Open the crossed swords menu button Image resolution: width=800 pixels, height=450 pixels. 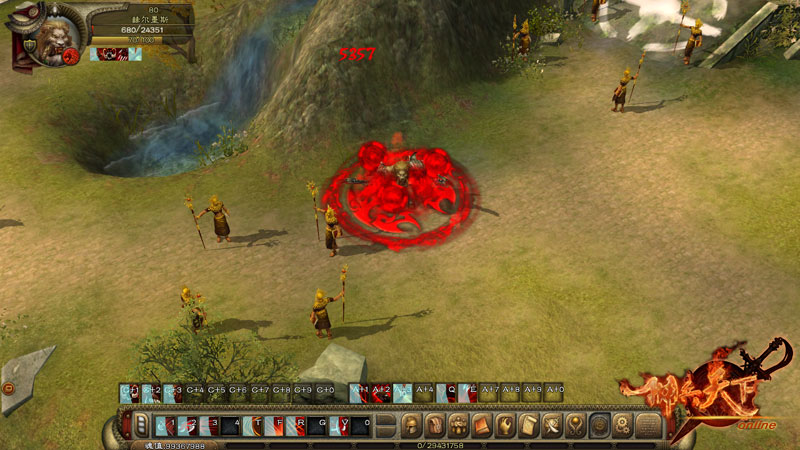click(x=551, y=425)
